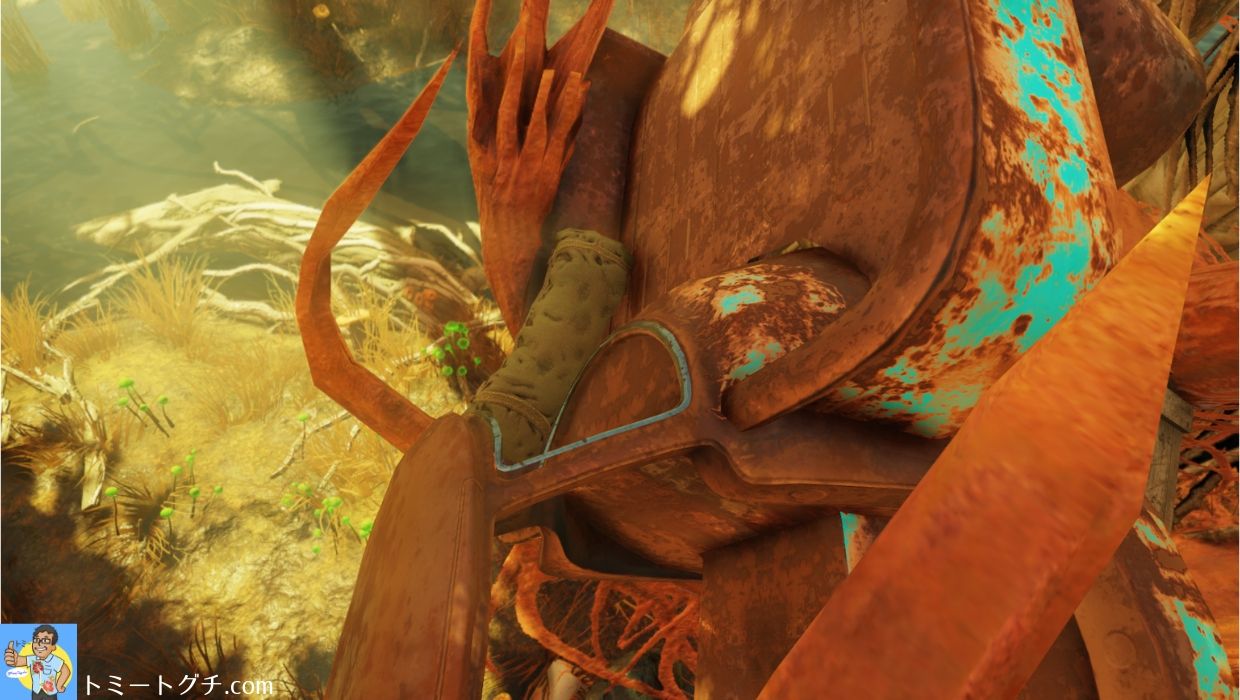Open the トミートグチ.com watermark link

pyautogui.click(x=178, y=684)
